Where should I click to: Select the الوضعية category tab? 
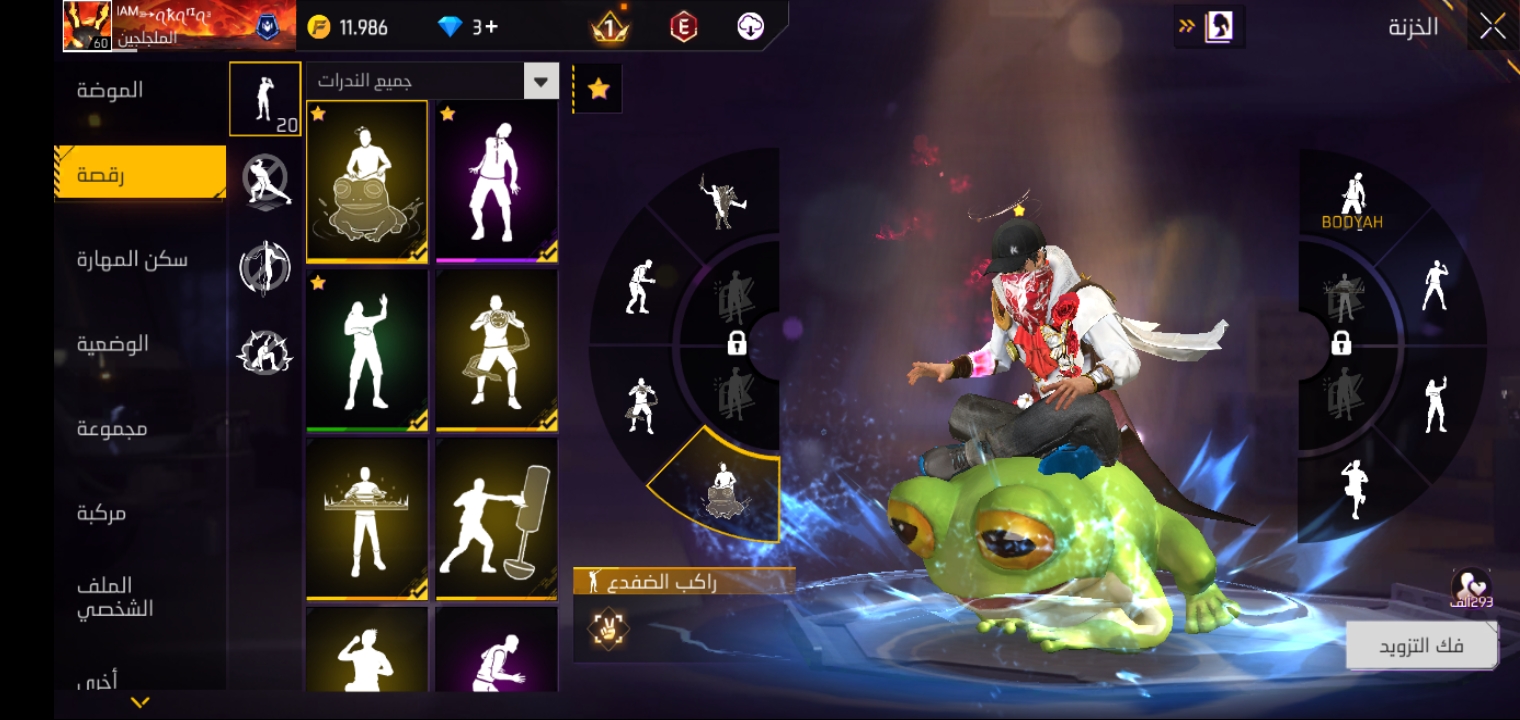(x=113, y=344)
